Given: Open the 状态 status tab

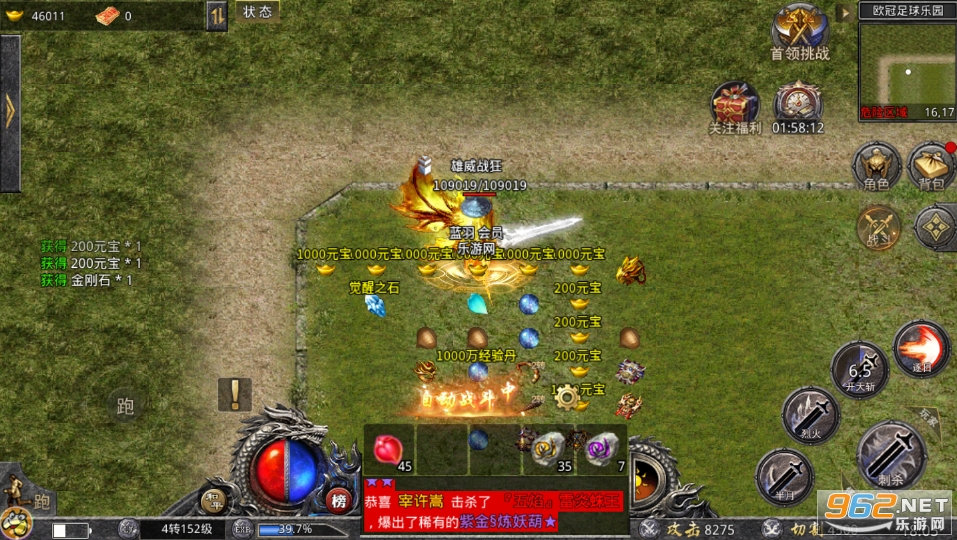Looking at the screenshot, I should click(257, 12).
